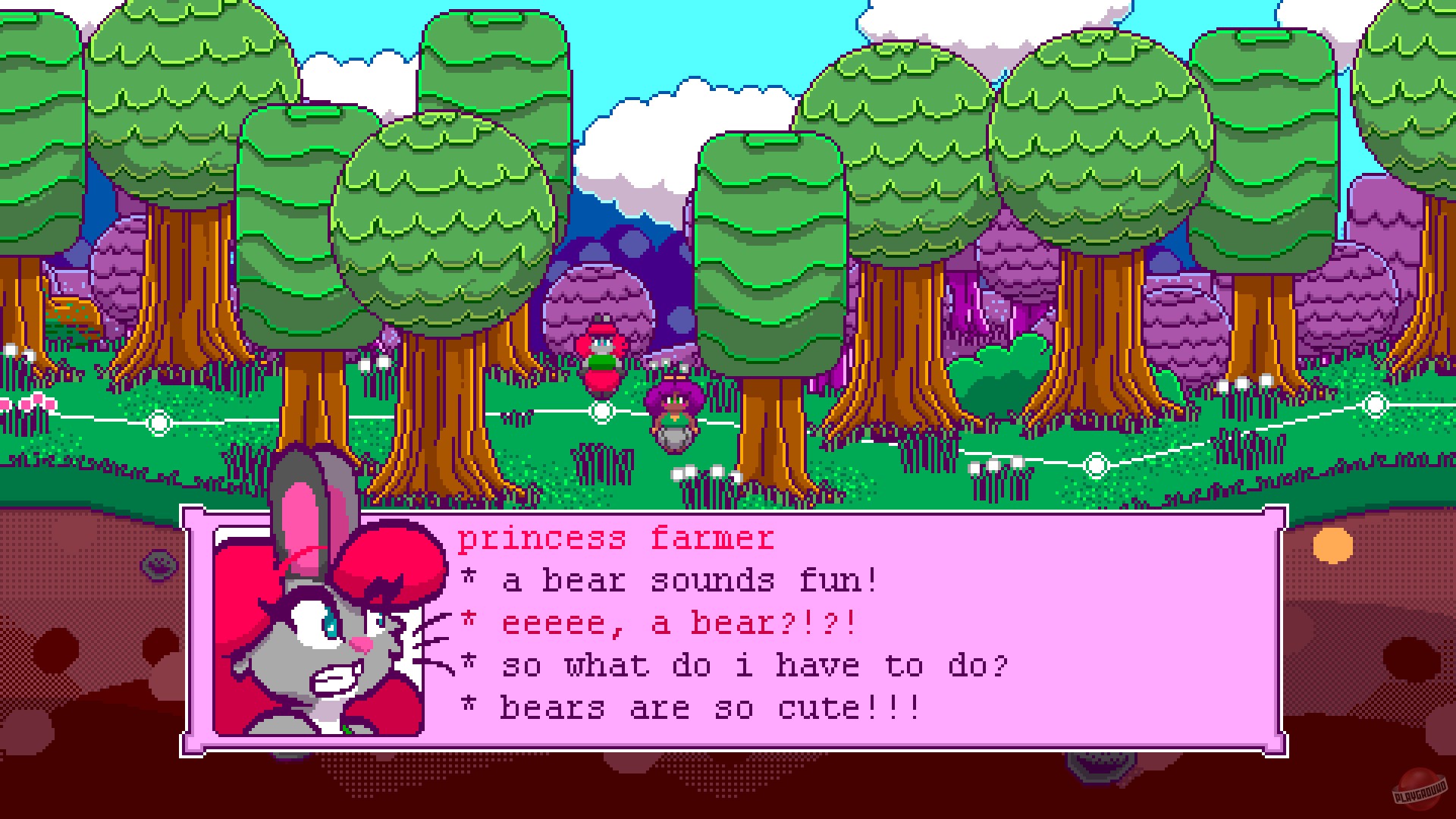Click the white path node beneath the bunny sprite
Viewport: 1456px width, 819px height.
coord(601,412)
